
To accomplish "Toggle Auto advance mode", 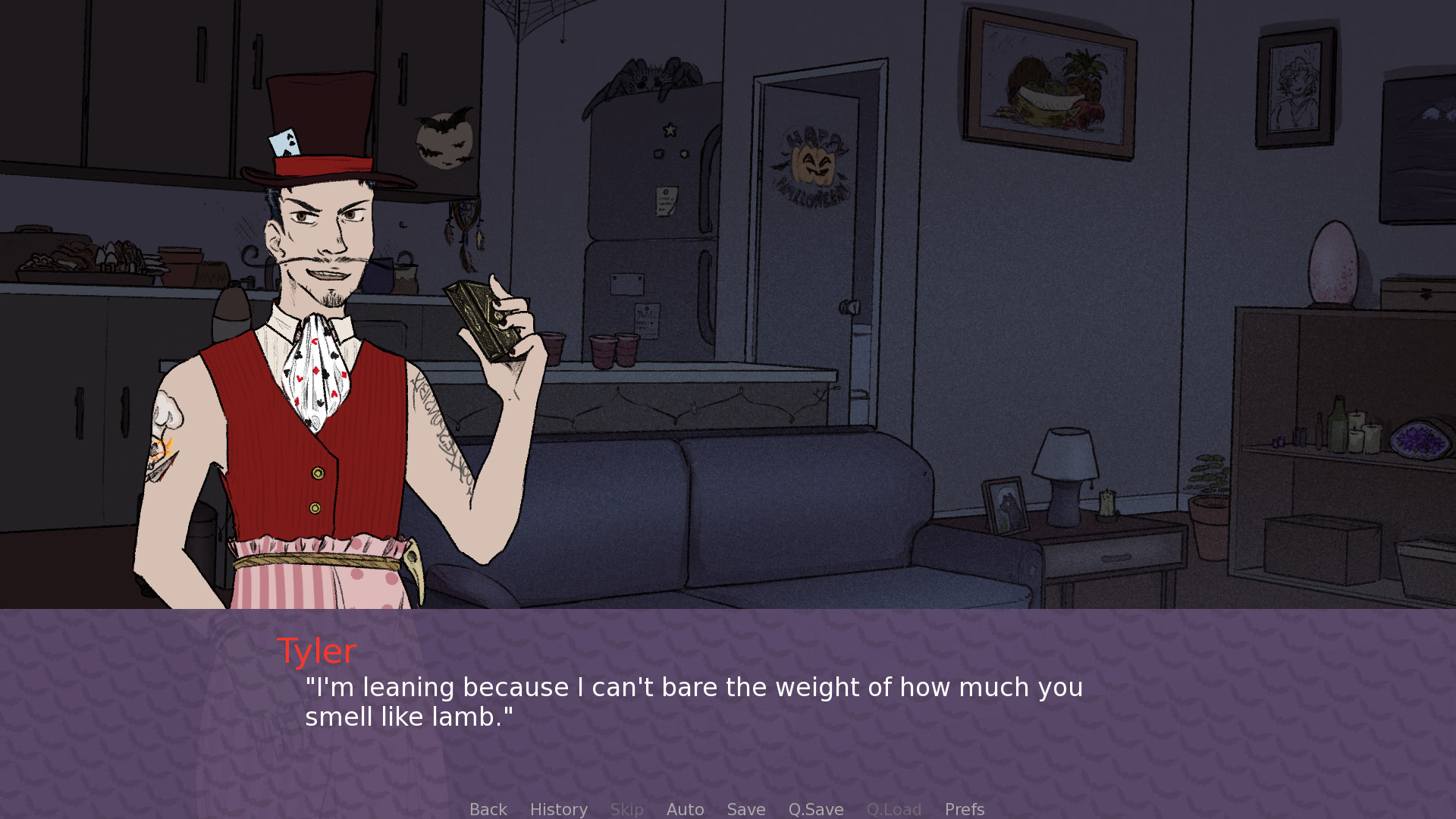I will click(685, 809).
